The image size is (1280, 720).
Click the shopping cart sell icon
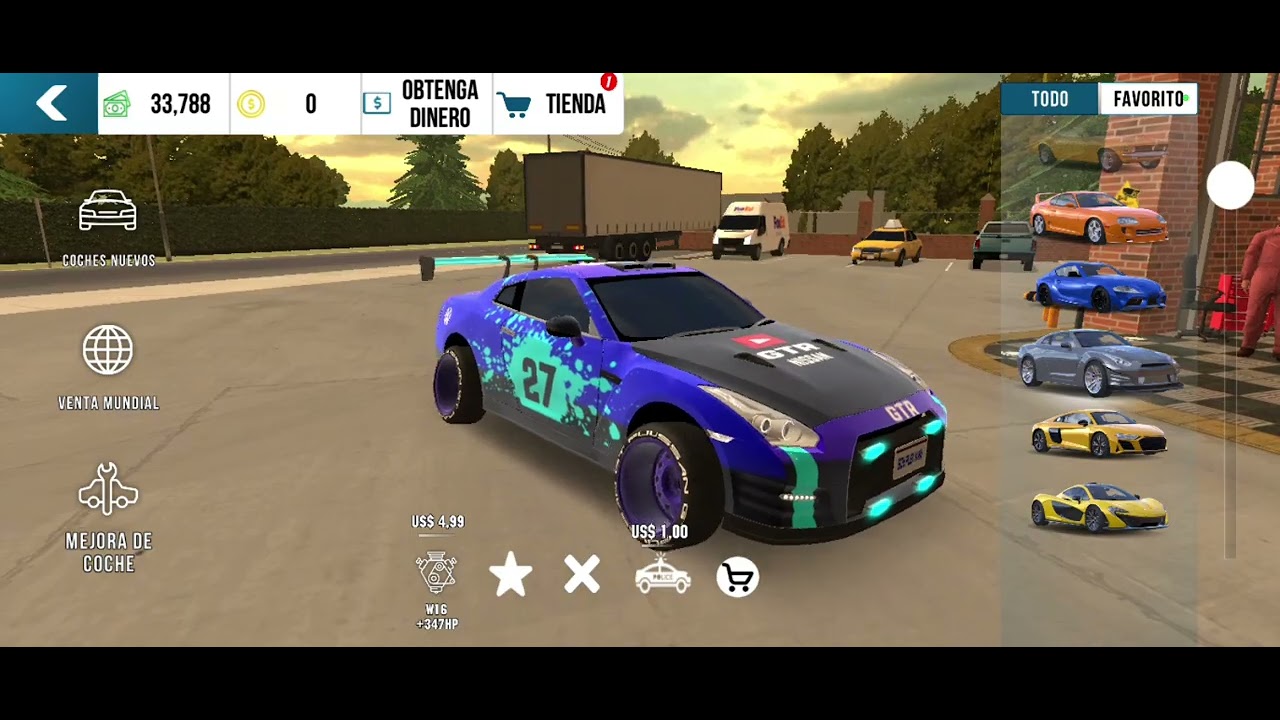[738, 578]
